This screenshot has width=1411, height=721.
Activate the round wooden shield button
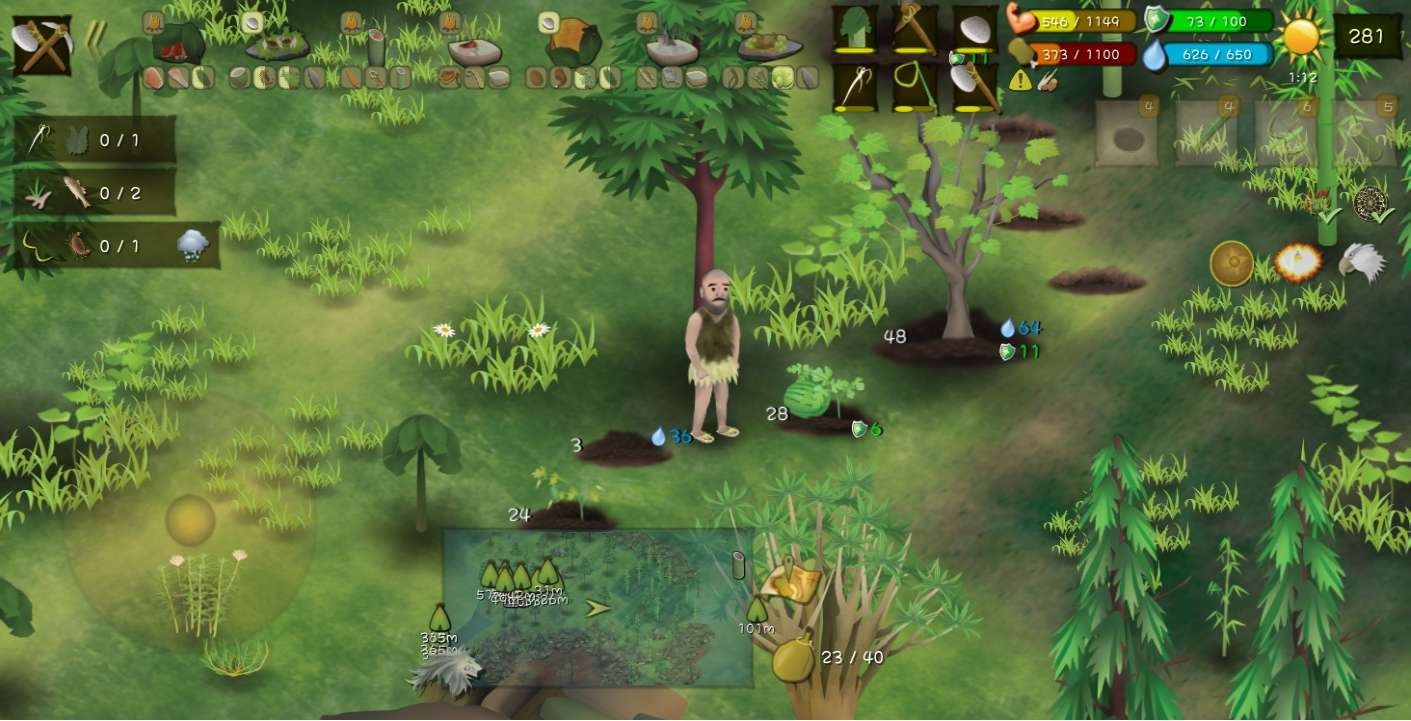click(1231, 264)
